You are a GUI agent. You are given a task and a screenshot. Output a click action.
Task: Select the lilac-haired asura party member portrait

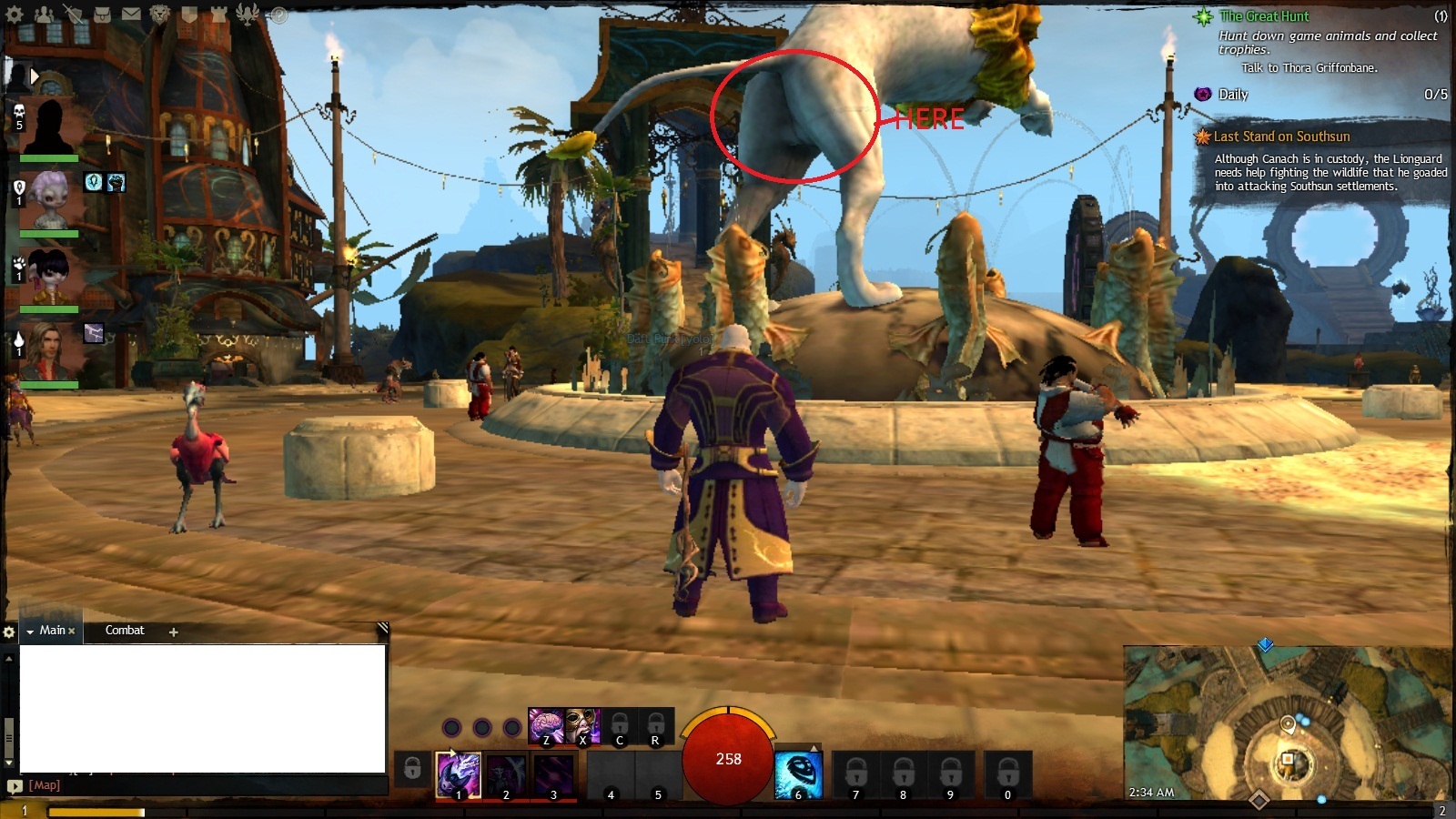(x=48, y=200)
